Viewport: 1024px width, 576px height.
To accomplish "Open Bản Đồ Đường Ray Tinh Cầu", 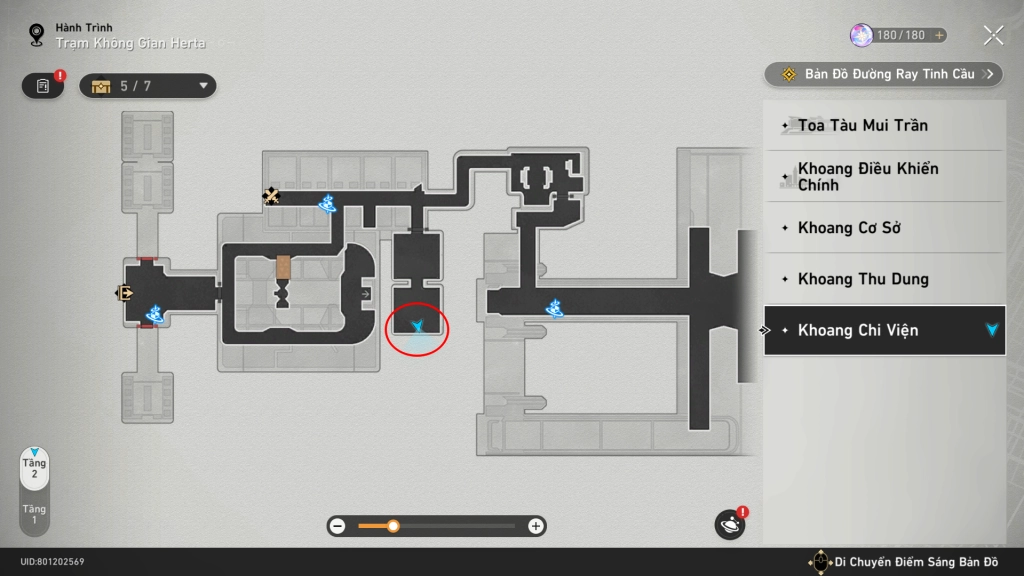I will point(883,74).
